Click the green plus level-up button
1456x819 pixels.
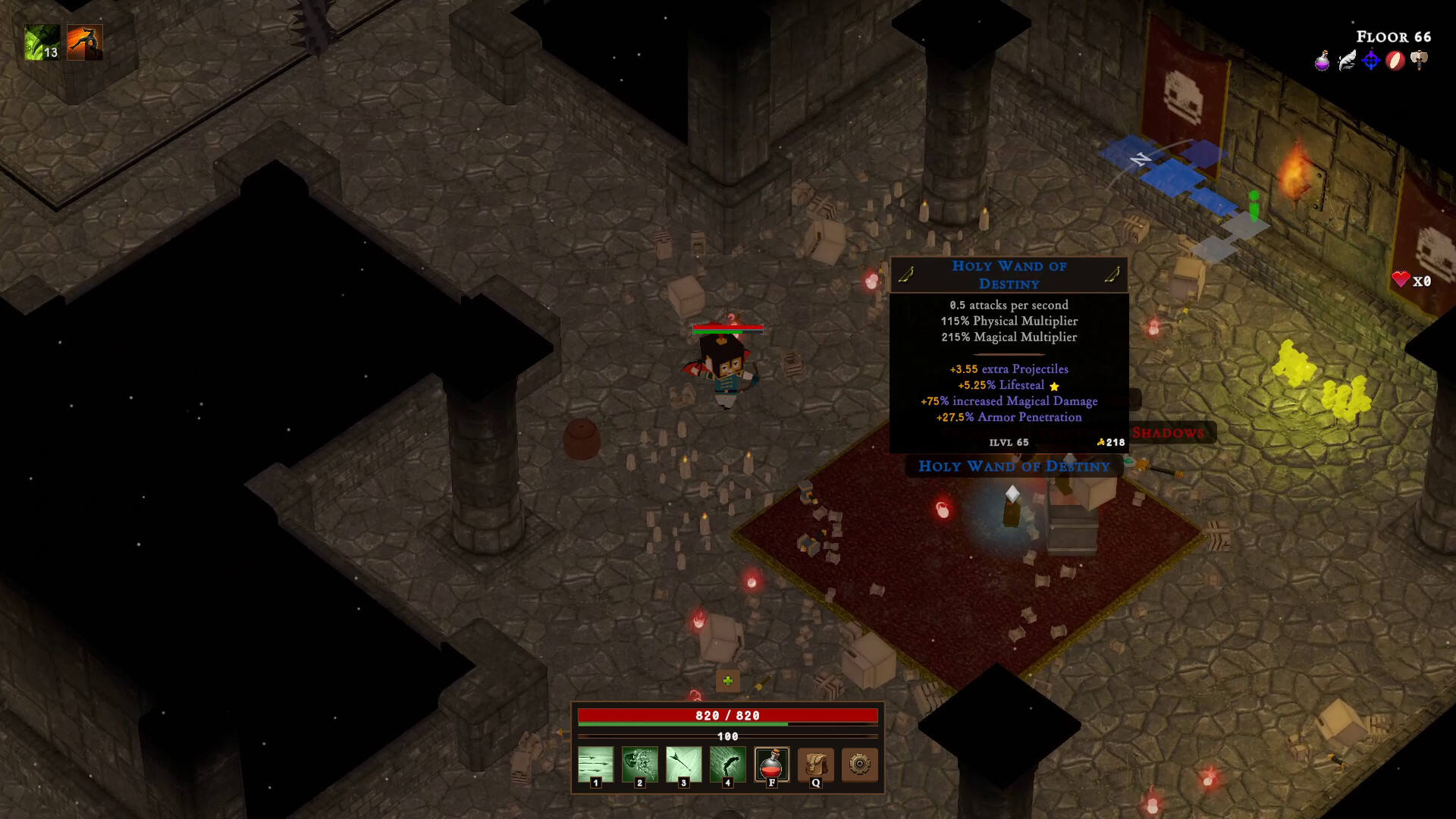[728, 681]
